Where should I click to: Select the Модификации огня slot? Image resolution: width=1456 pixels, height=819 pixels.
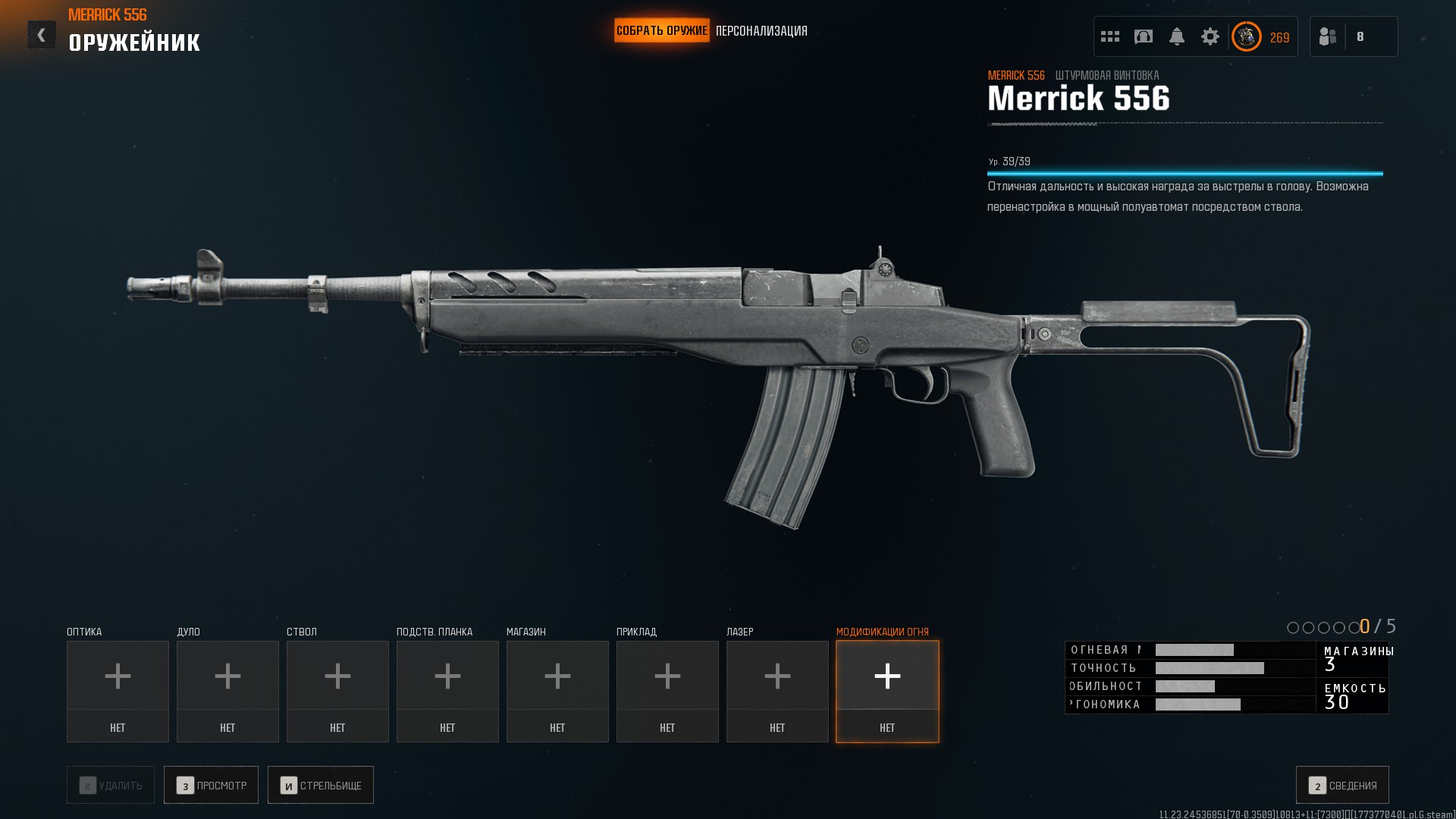pos(887,691)
